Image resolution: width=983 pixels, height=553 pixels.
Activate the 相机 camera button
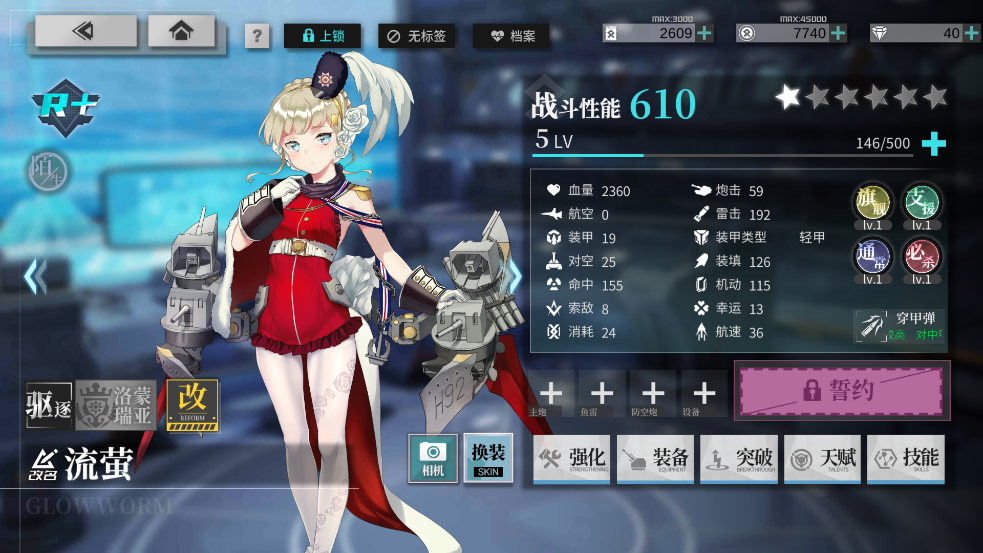433,458
